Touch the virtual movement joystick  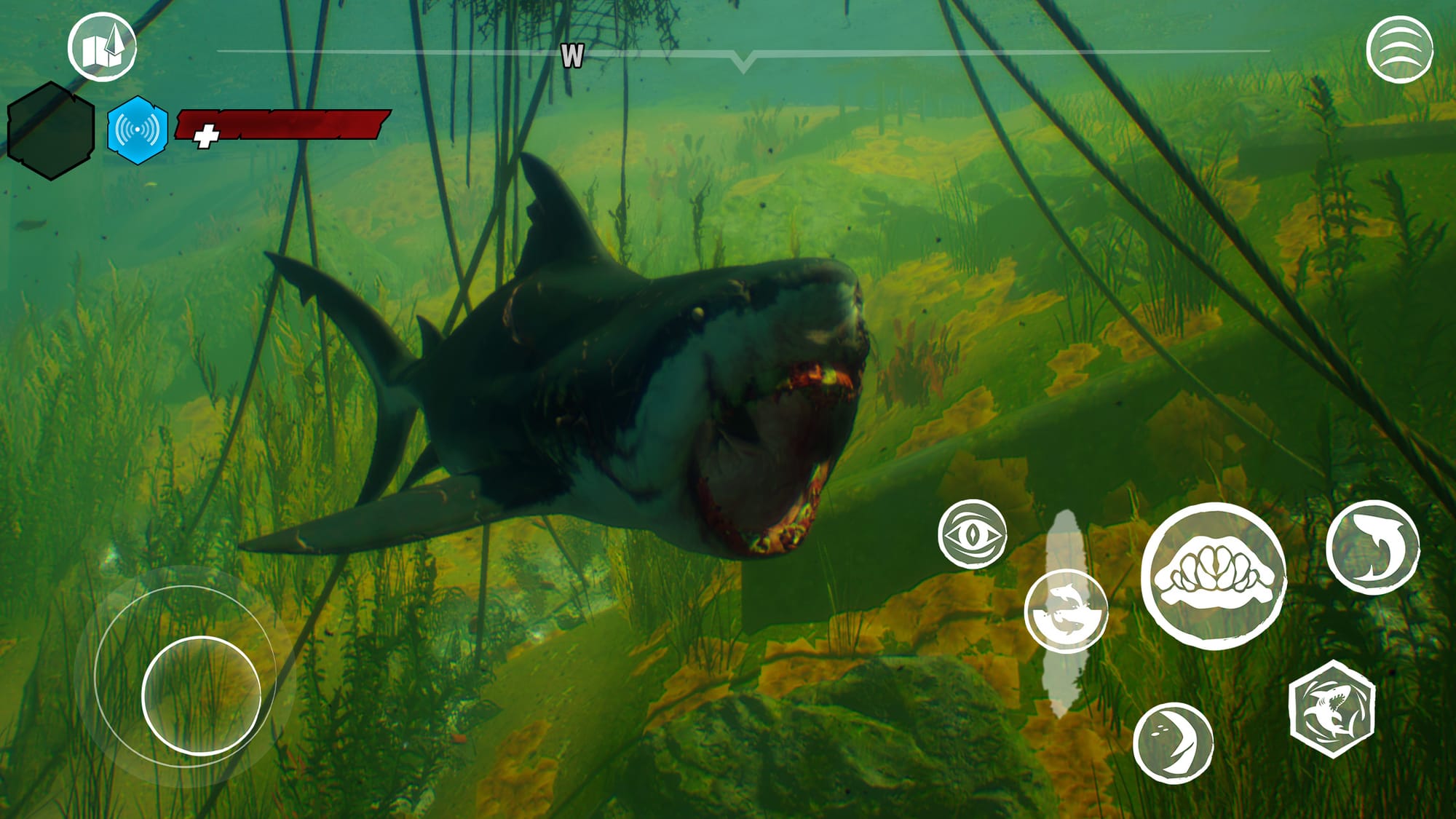coord(201,695)
